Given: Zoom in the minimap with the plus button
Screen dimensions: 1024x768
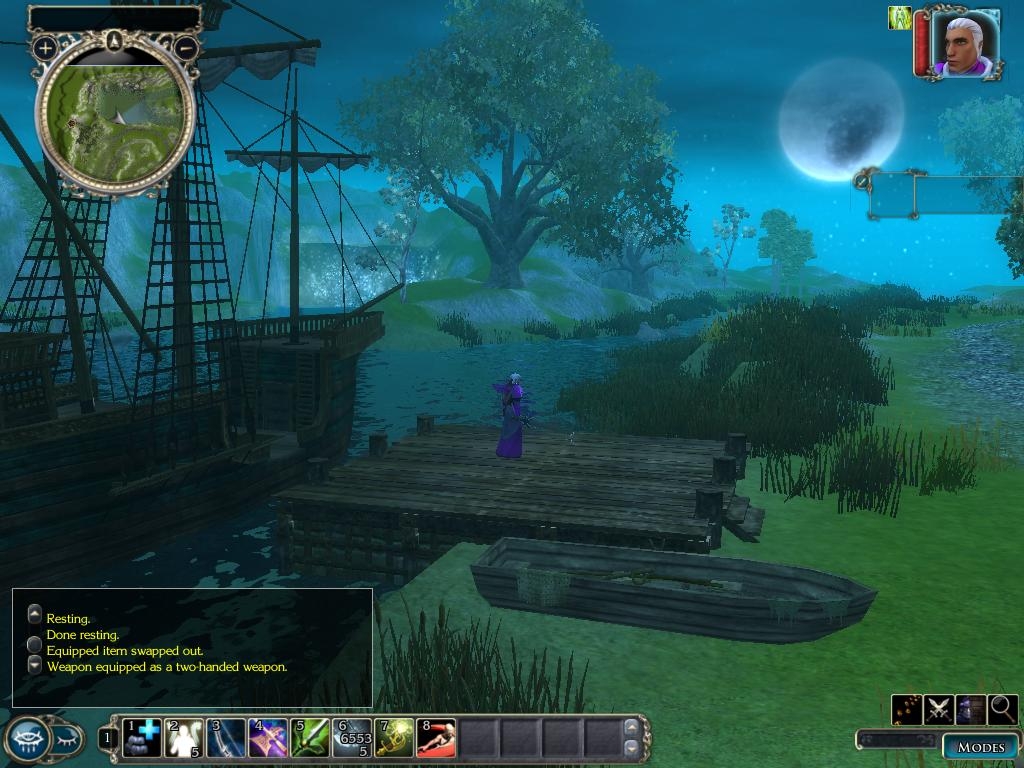Looking at the screenshot, I should point(45,47).
